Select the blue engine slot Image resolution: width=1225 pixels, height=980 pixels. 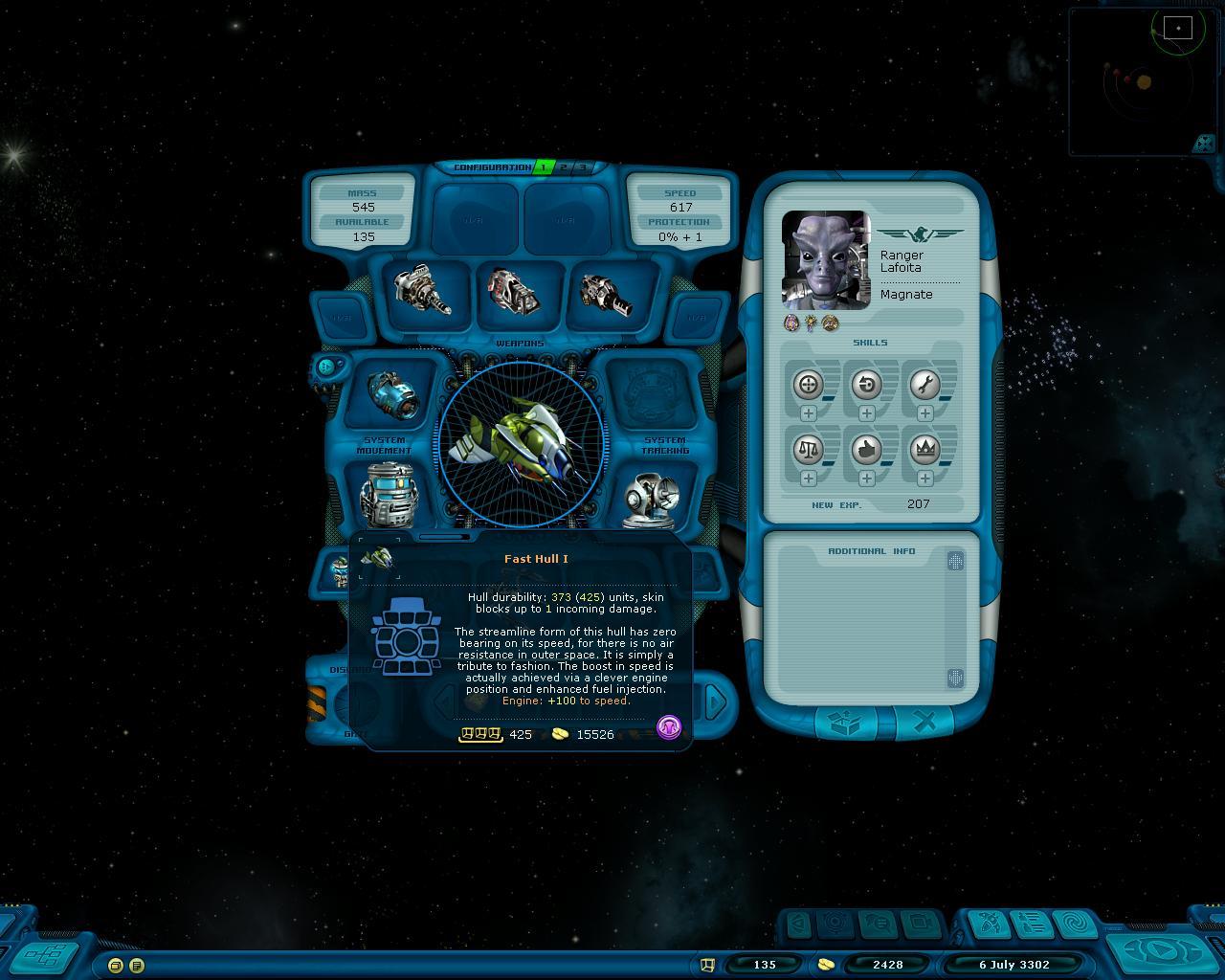pyautogui.click(x=392, y=395)
